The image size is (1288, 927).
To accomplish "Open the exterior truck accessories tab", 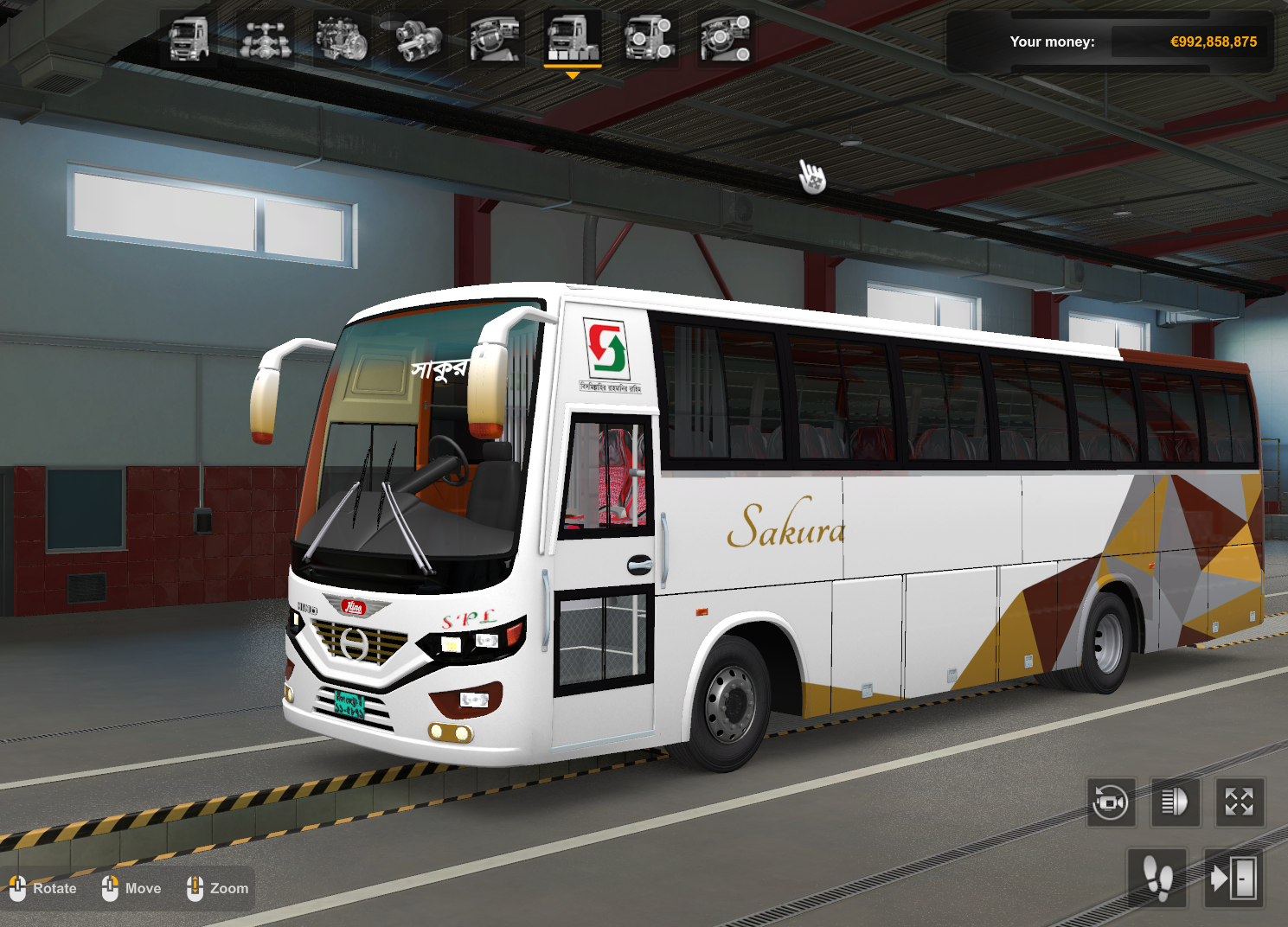I will pos(649,39).
